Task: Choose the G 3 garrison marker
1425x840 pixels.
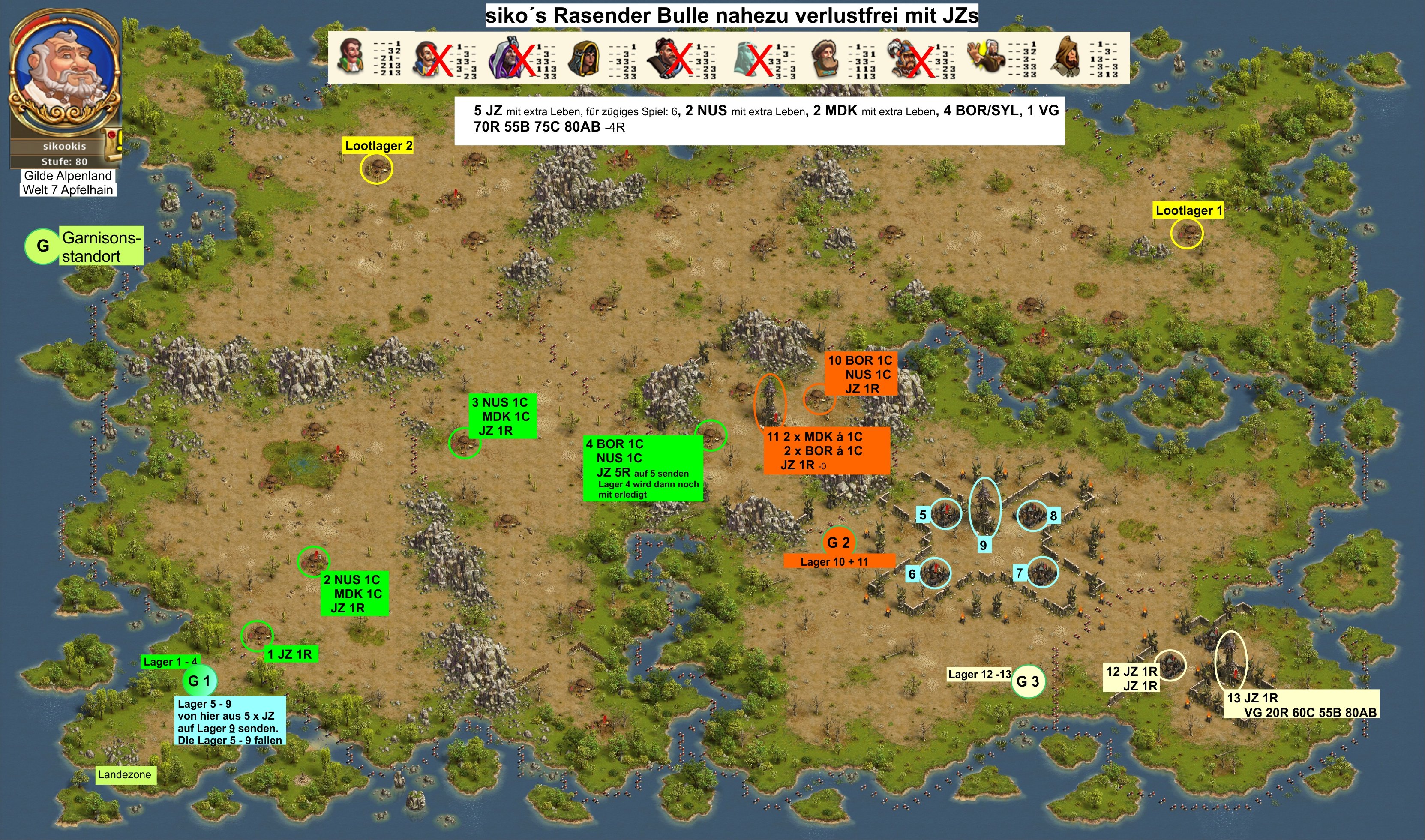Action: 1028,681
